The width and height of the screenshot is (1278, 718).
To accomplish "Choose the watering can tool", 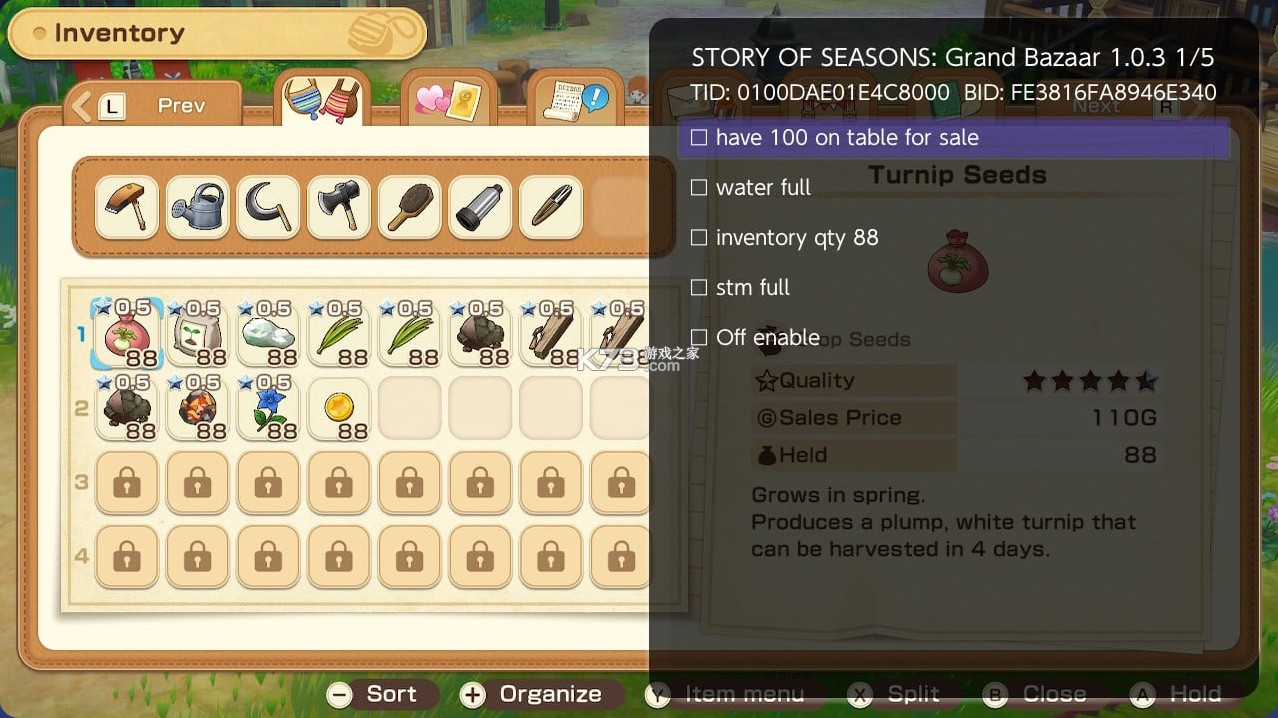I will [198, 208].
